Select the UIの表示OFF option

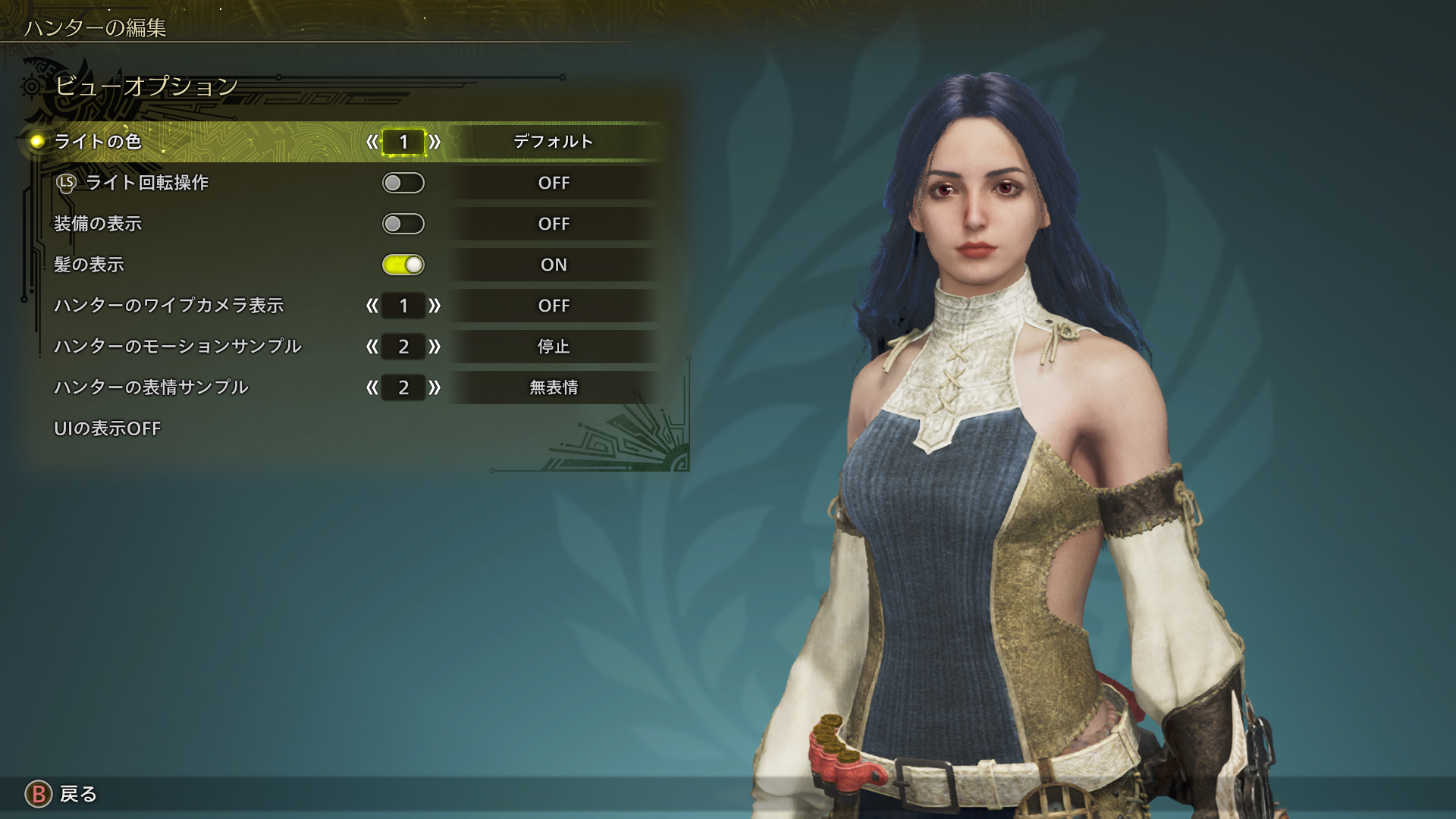coord(107,428)
